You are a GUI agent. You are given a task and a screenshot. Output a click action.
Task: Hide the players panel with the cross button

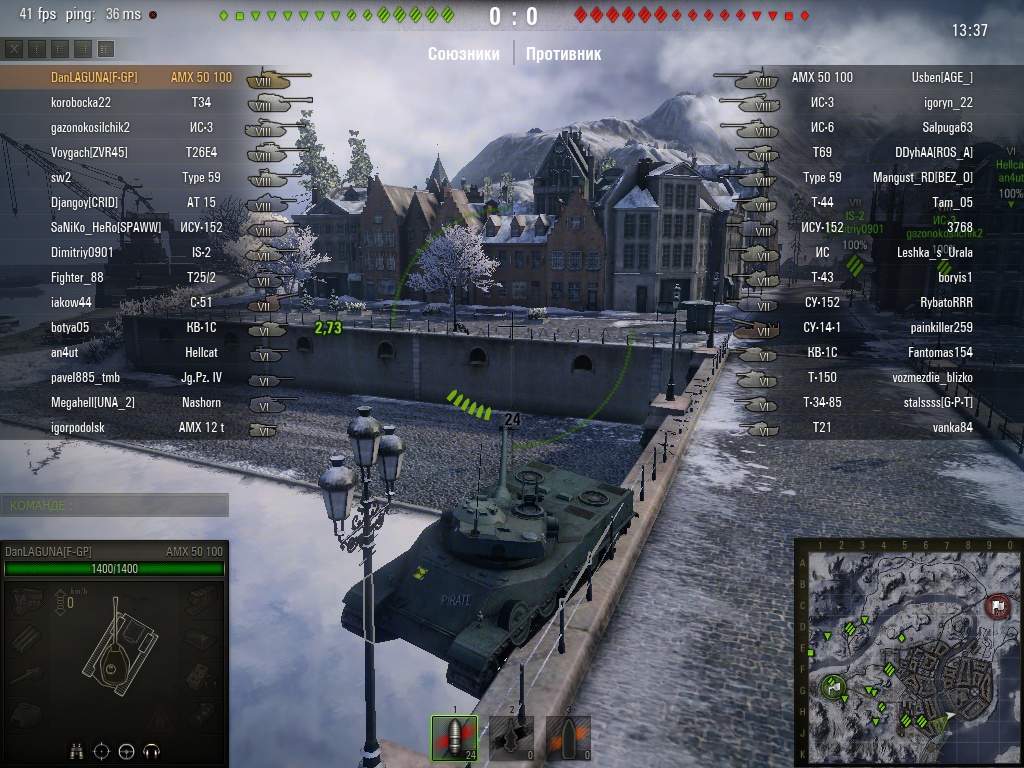[15, 49]
